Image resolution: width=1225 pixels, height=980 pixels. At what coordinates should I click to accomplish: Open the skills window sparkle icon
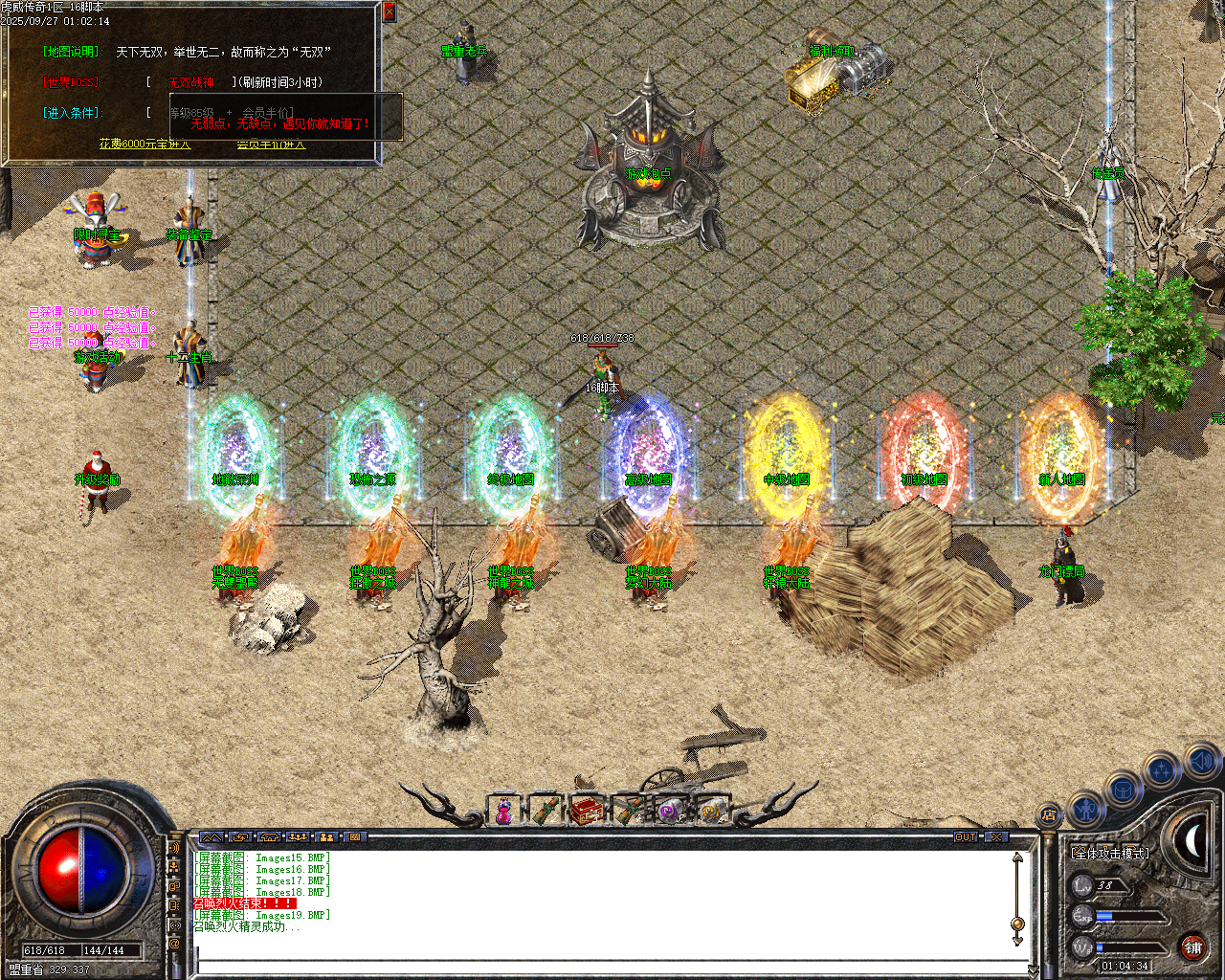pos(1159,768)
